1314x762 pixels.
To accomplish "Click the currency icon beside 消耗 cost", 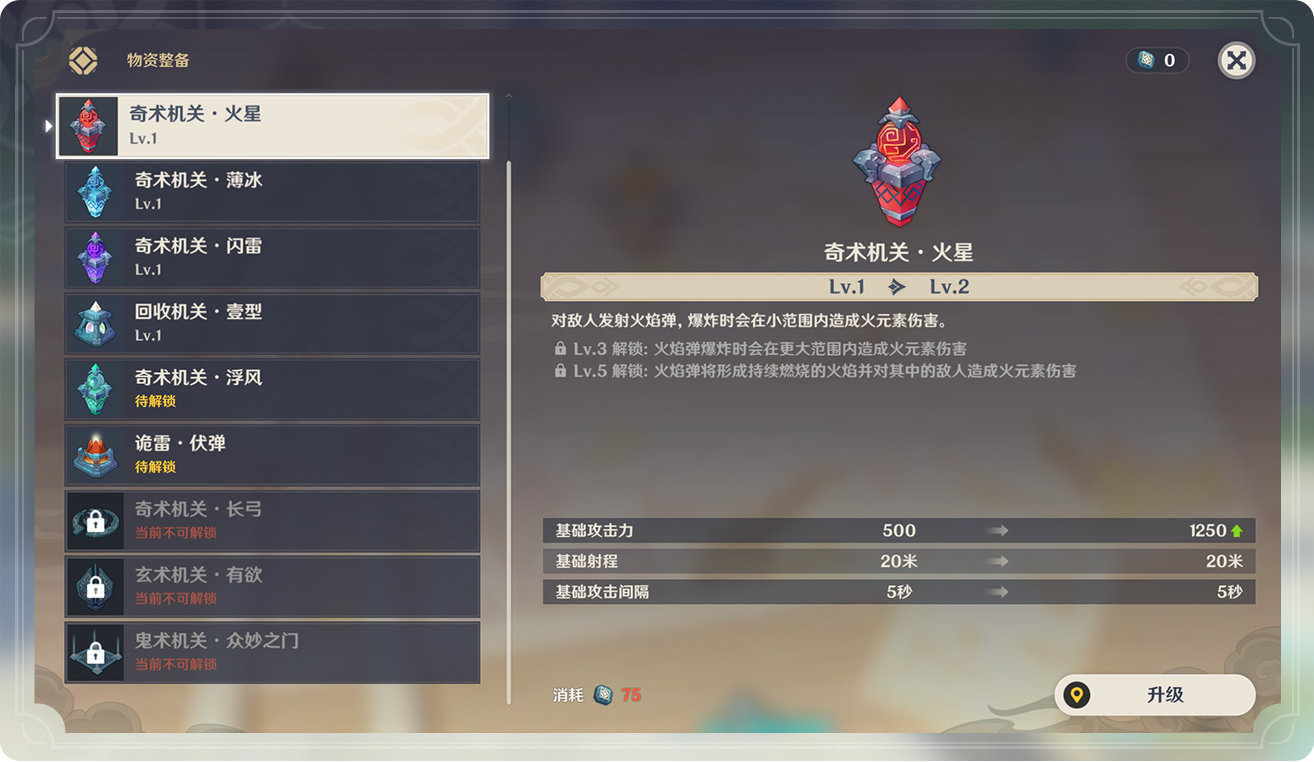I will pos(602,694).
